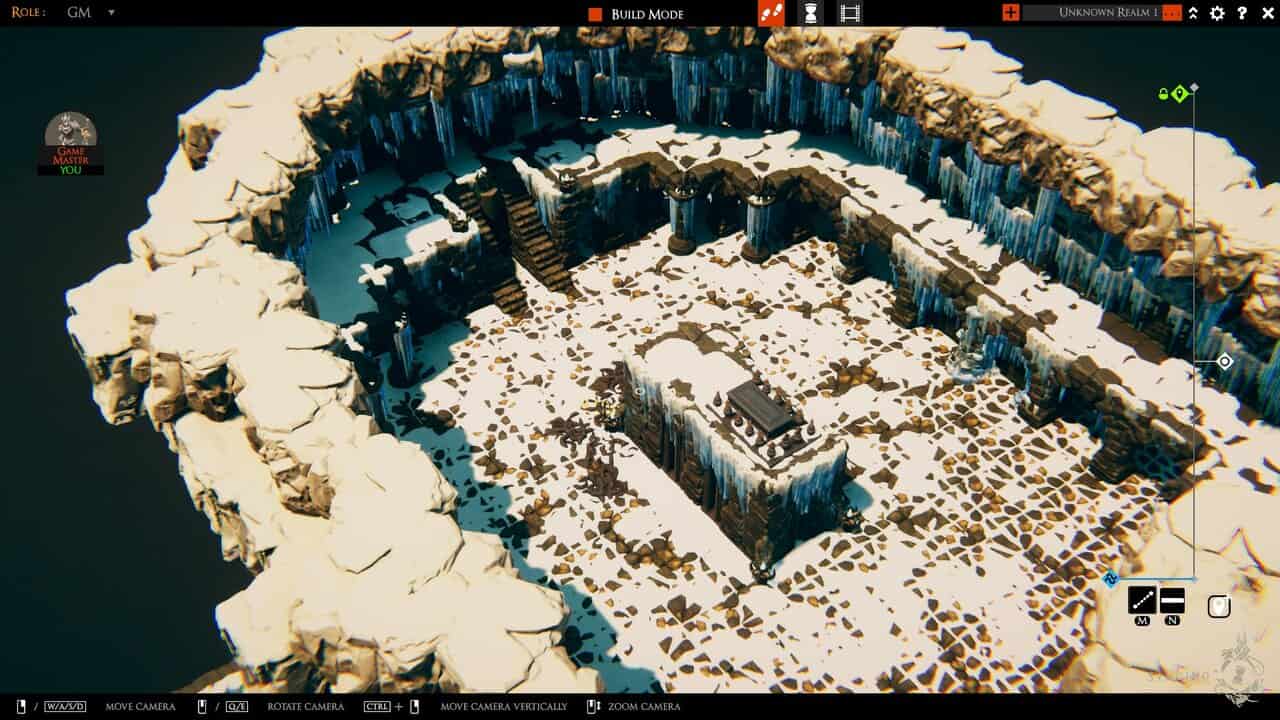
Task: Select the ruler measurement tool labeled M
Action: coord(1142,600)
